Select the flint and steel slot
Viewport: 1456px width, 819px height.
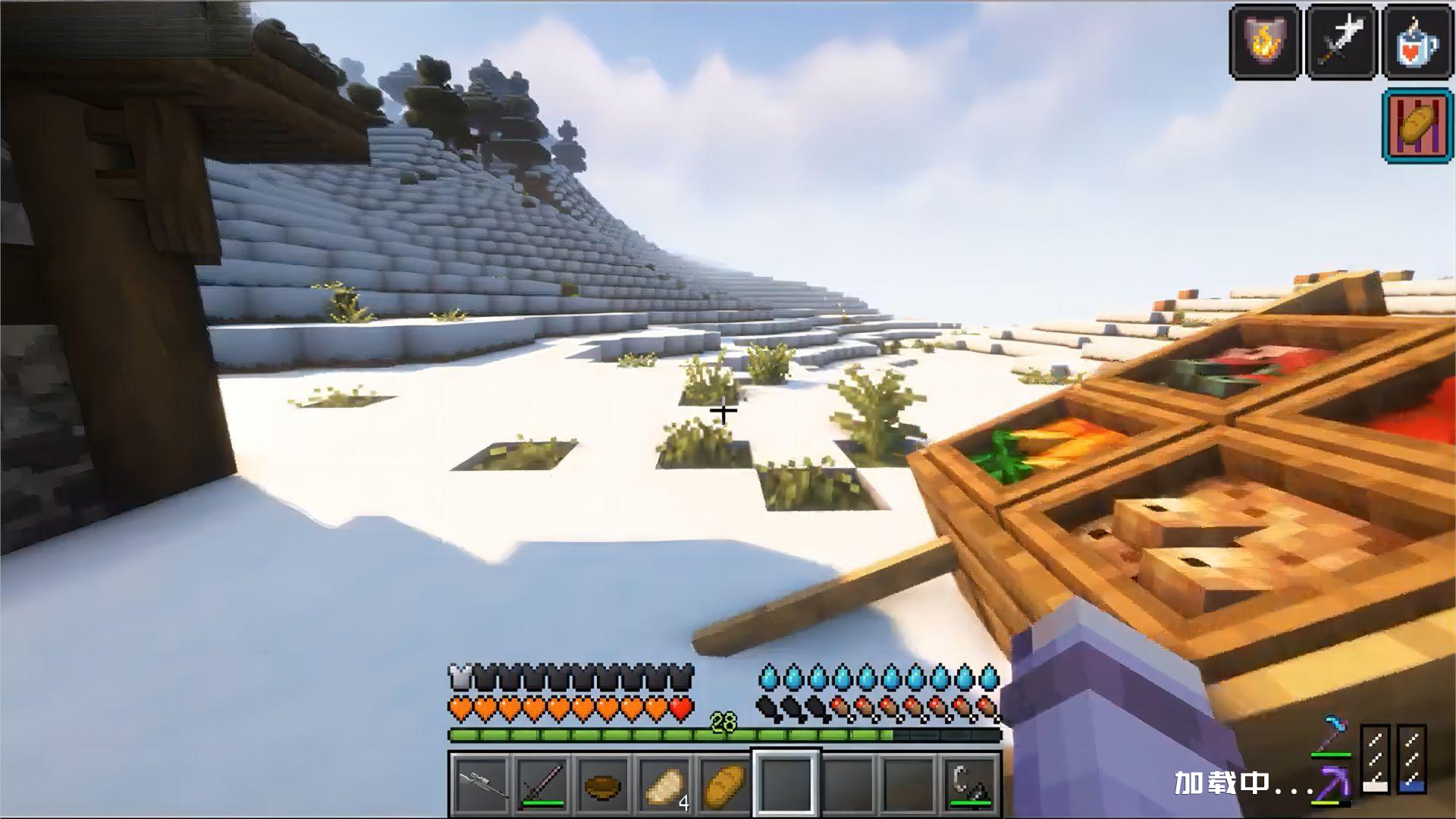(x=971, y=783)
